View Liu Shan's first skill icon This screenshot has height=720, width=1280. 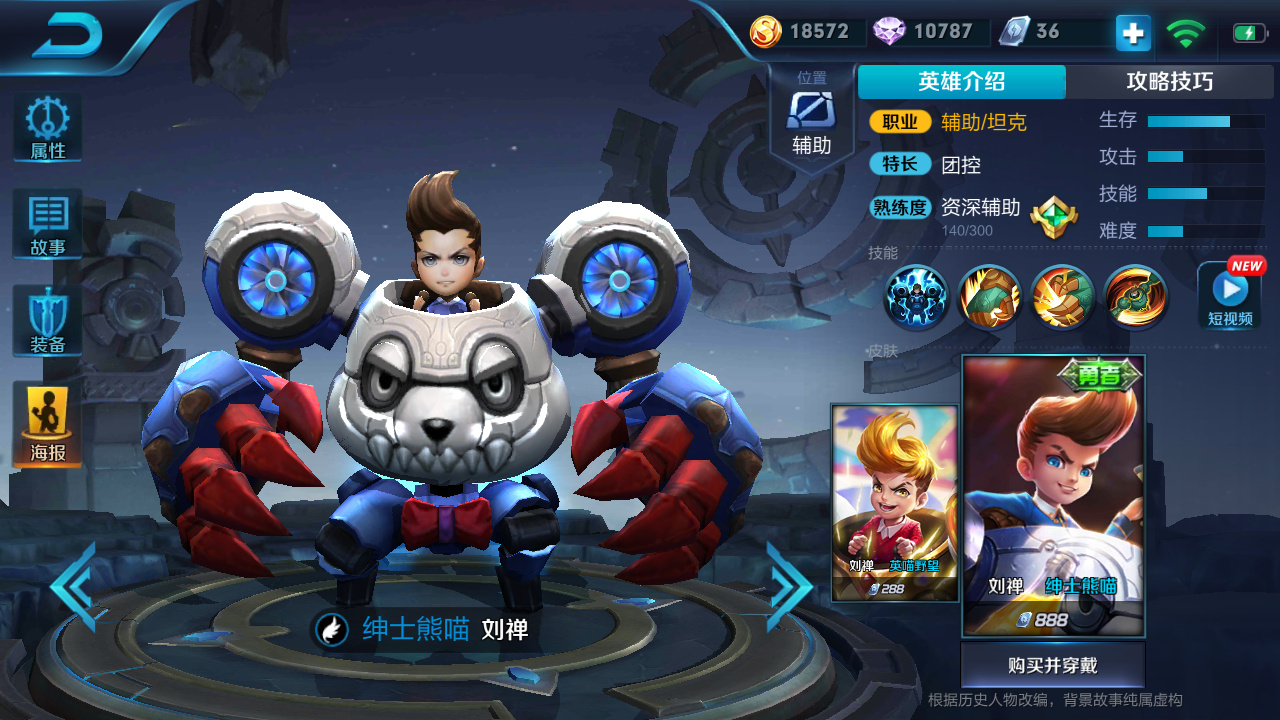916,297
